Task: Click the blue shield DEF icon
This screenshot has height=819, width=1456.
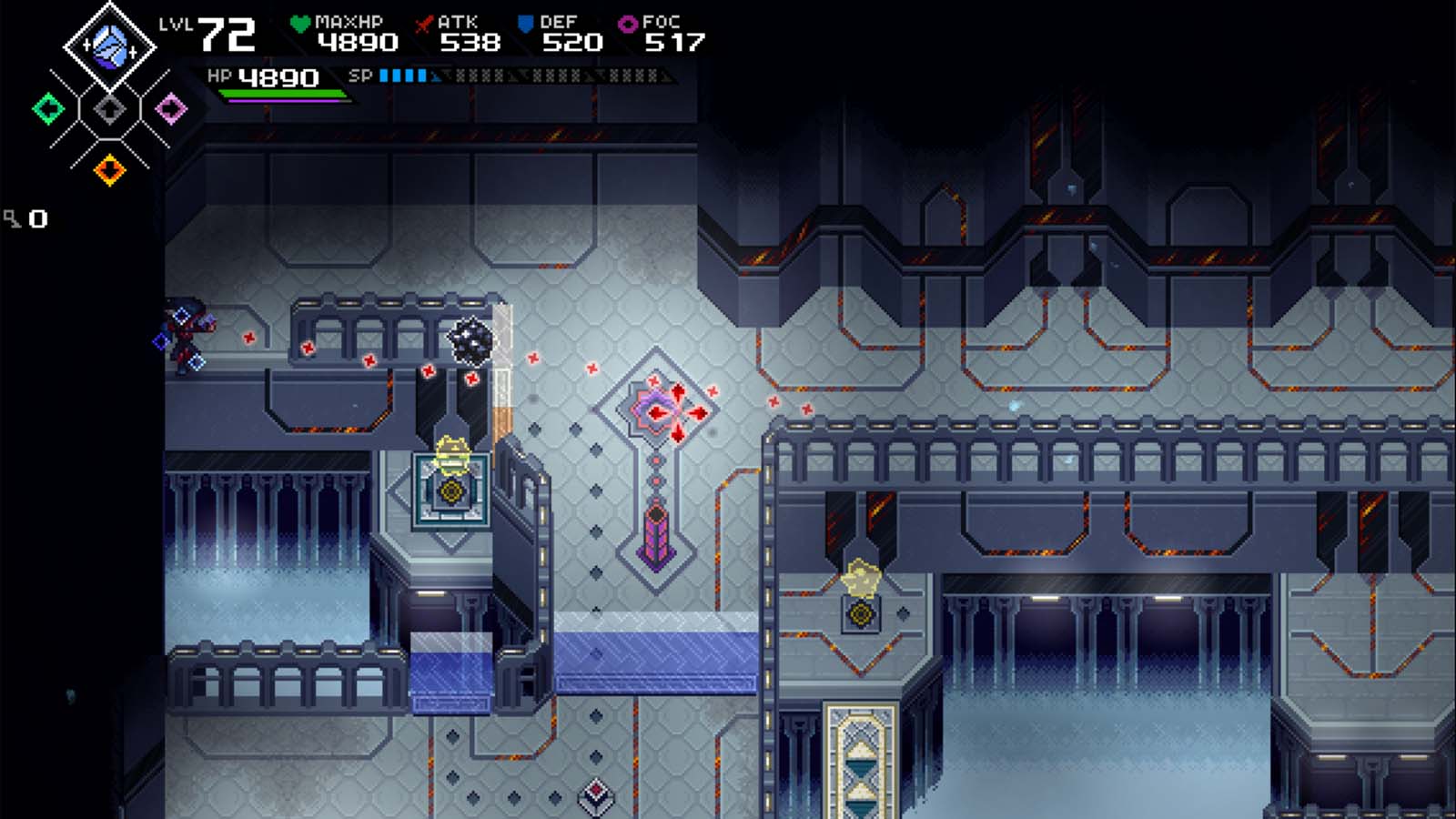Action: pyautogui.click(x=521, y=22)
